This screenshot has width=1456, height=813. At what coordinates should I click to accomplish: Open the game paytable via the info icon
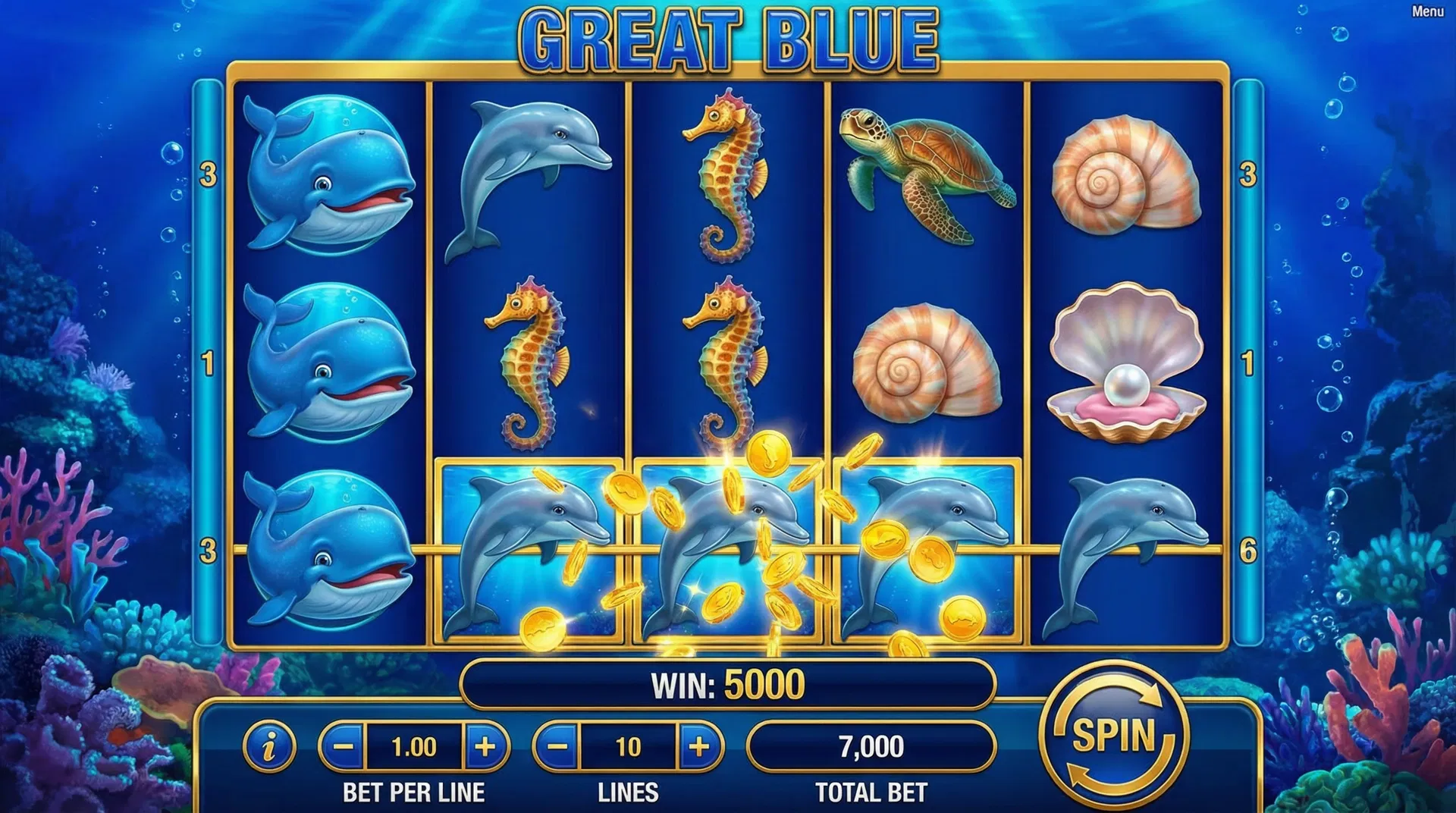click(269, 742)
